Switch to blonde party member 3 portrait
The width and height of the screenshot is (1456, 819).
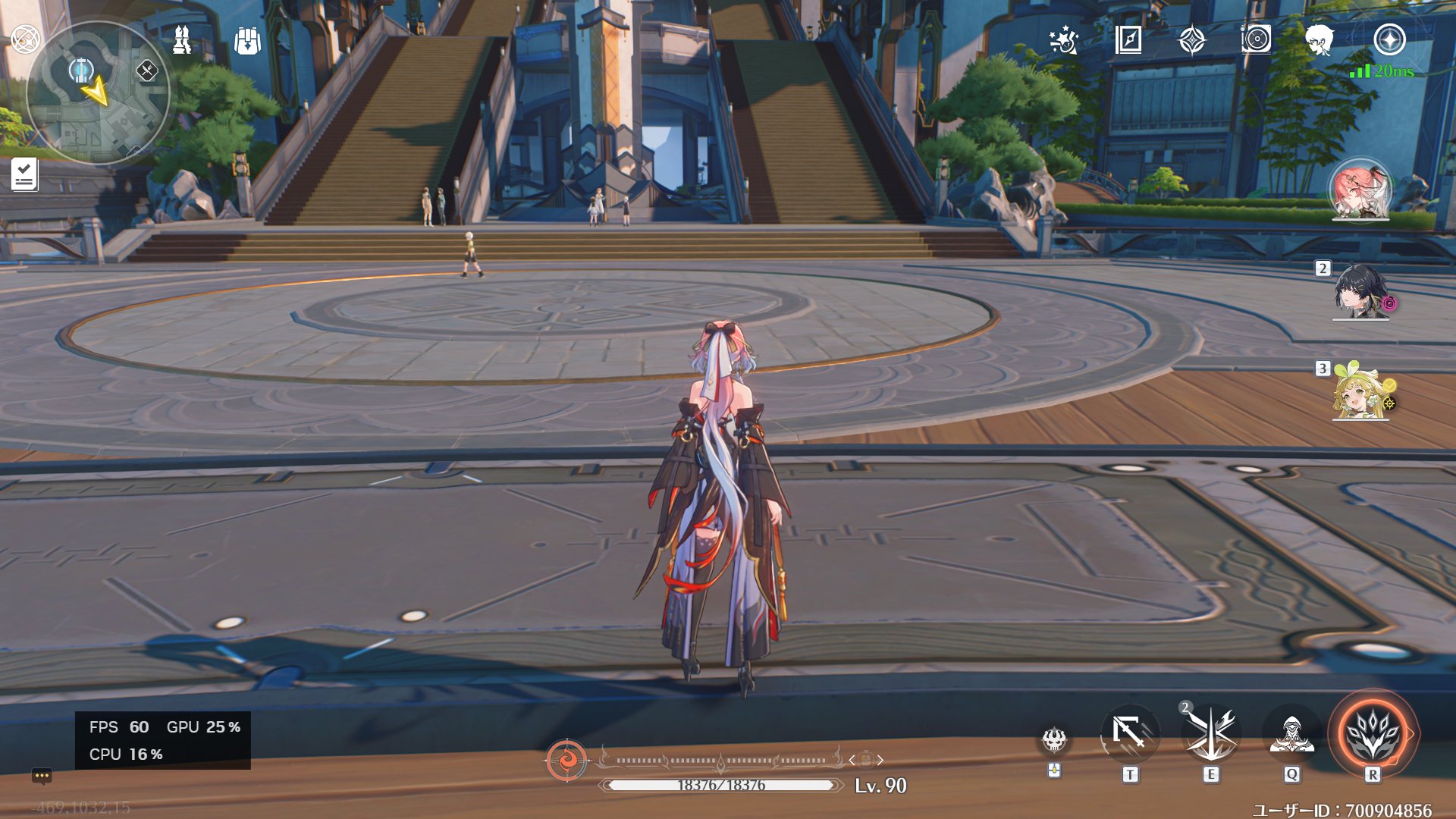click(x=1360, y=393)
